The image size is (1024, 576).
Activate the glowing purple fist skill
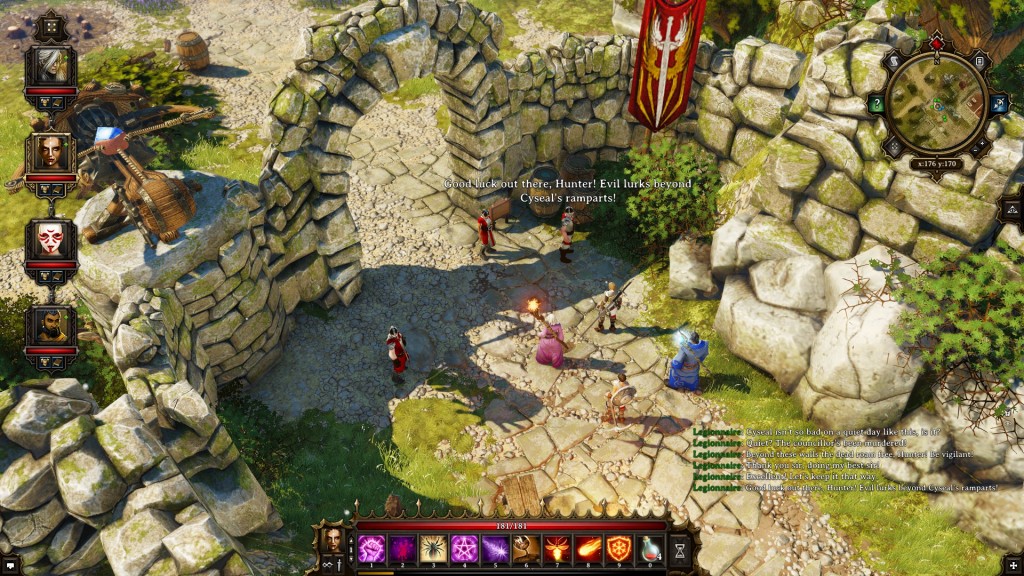[372, 548]
